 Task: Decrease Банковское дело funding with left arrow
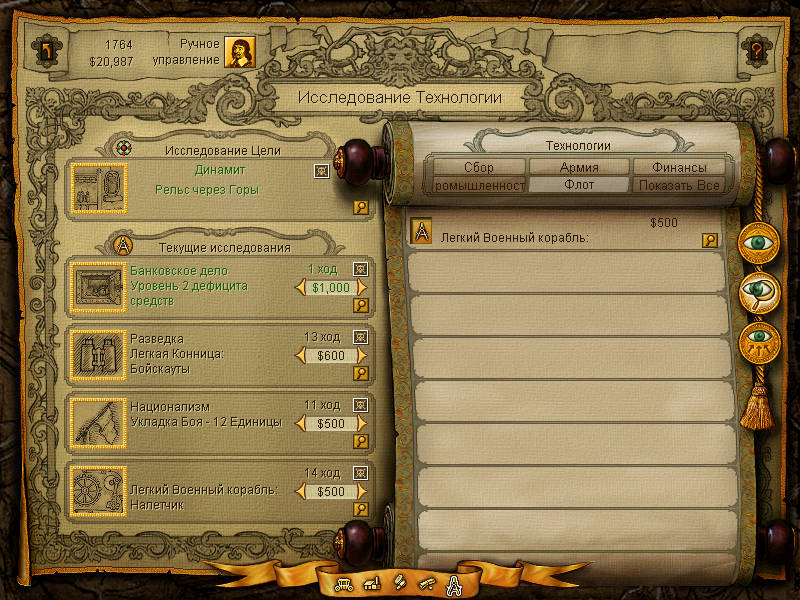[300, 288]
